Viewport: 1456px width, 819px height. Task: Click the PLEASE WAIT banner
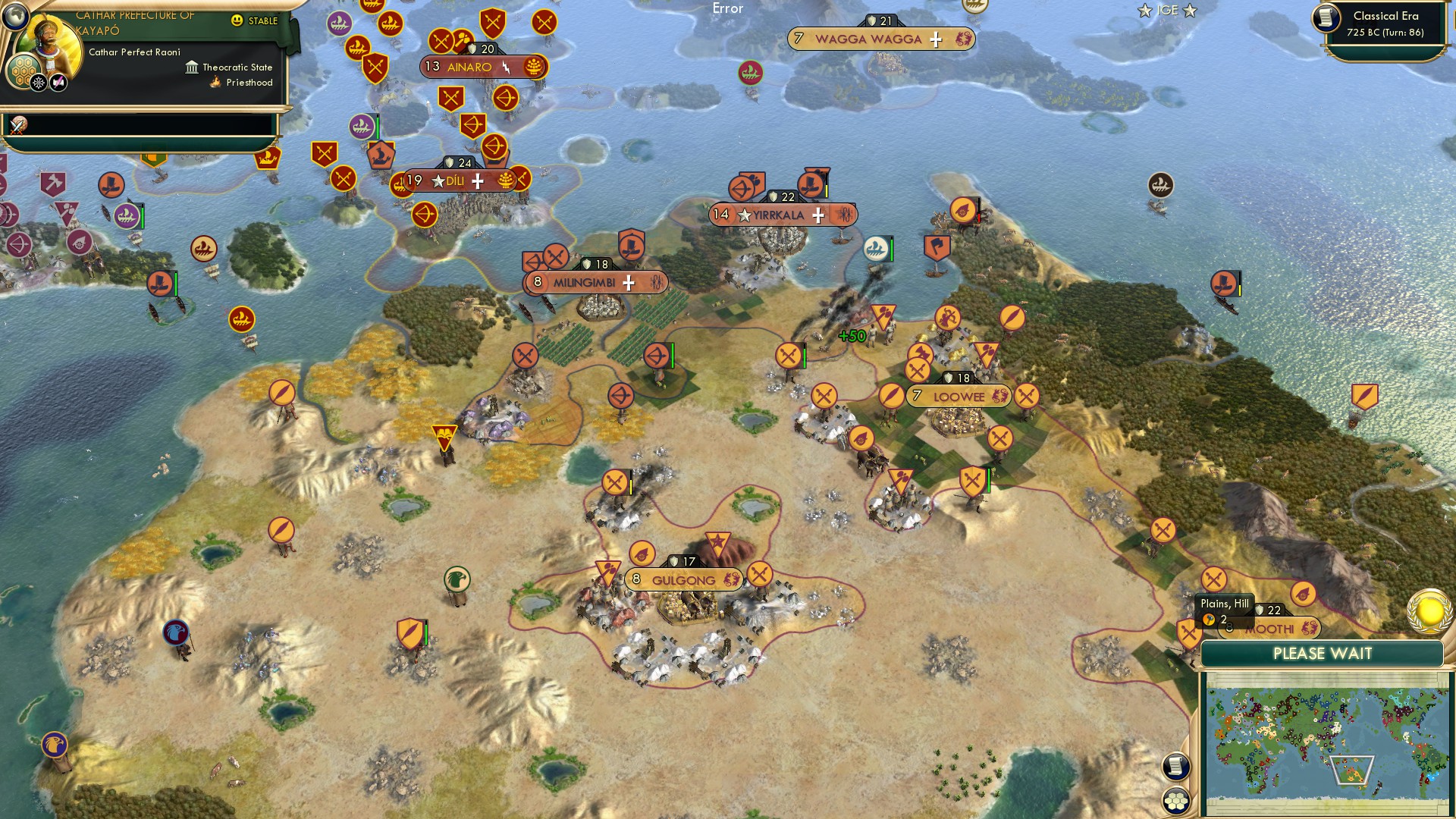click(1323, 653)
